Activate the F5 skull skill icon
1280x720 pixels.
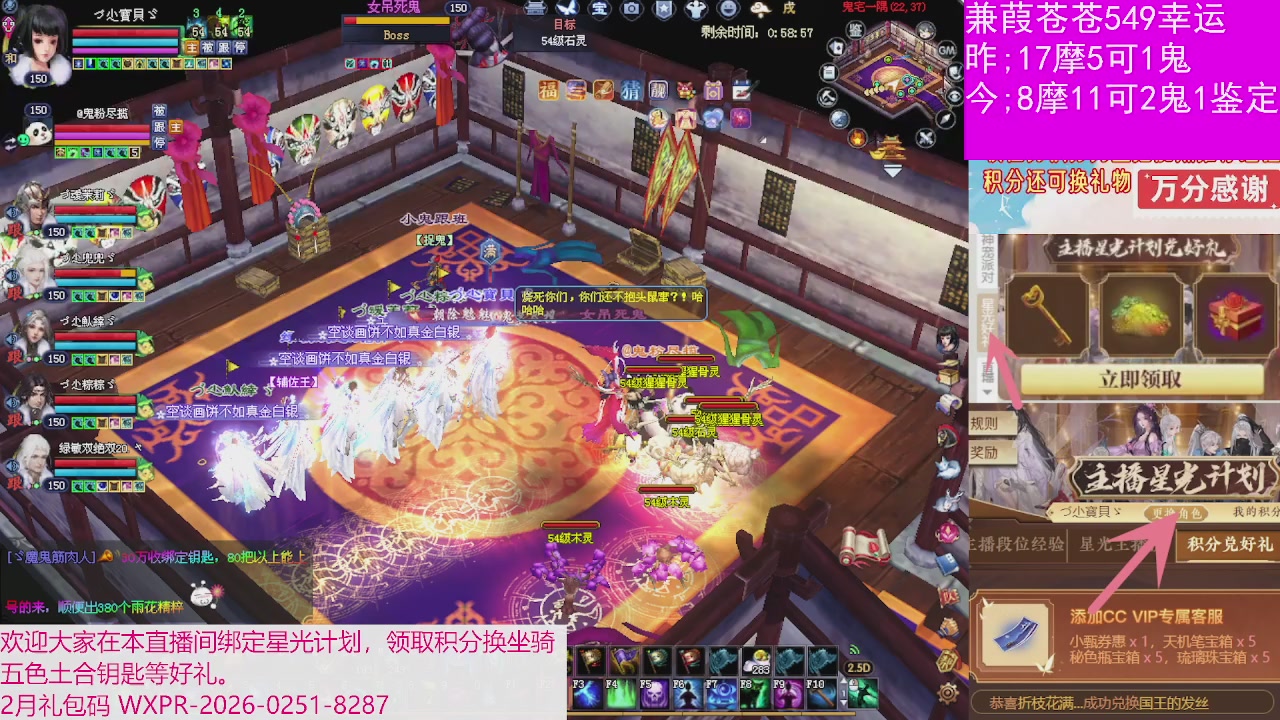[x=655, y=694]
